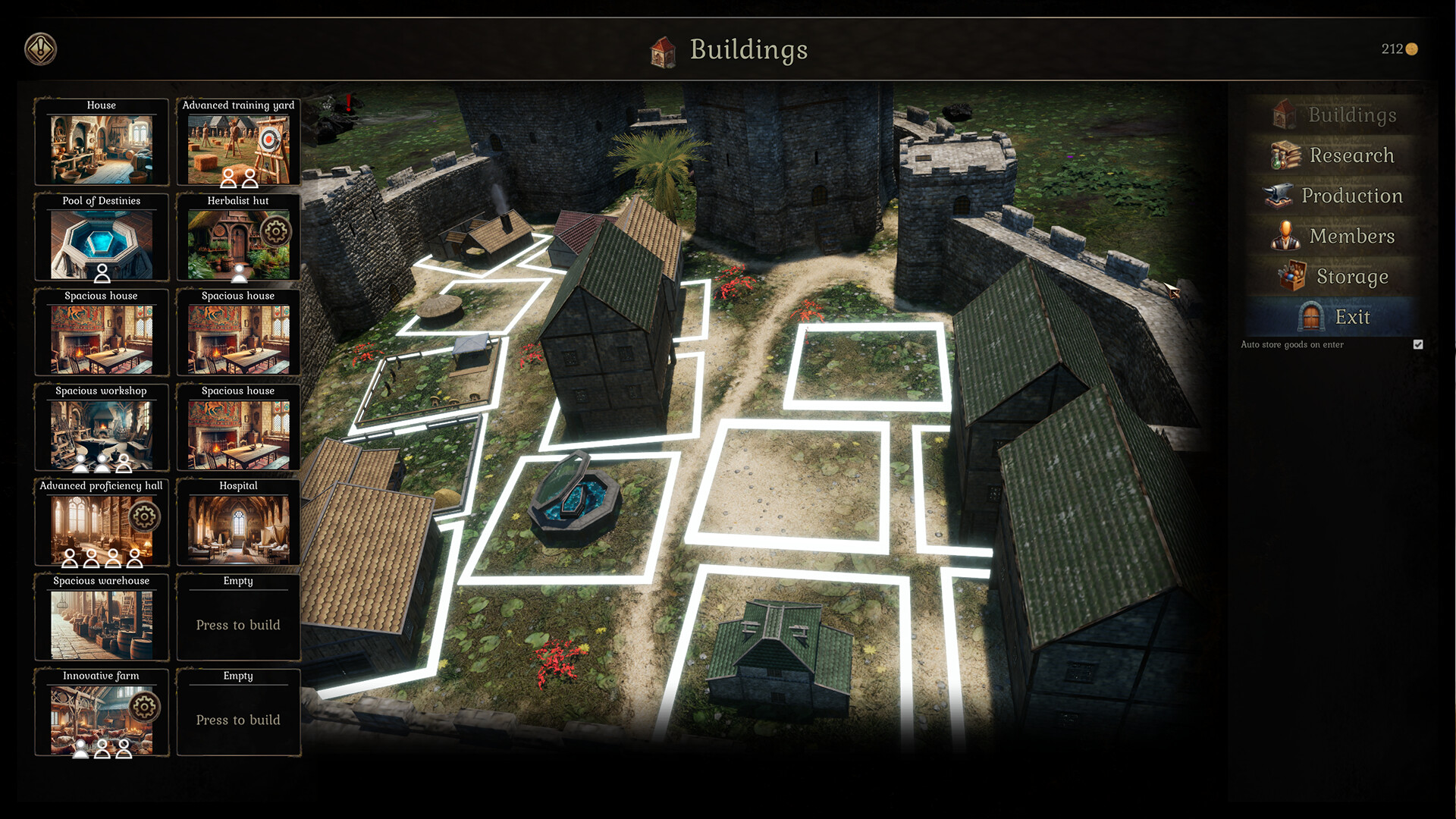Image resolution: width=1456 pixels, height=819 pixels.
Task: Click the coin icon beside 212
Action: point(1412,50)
